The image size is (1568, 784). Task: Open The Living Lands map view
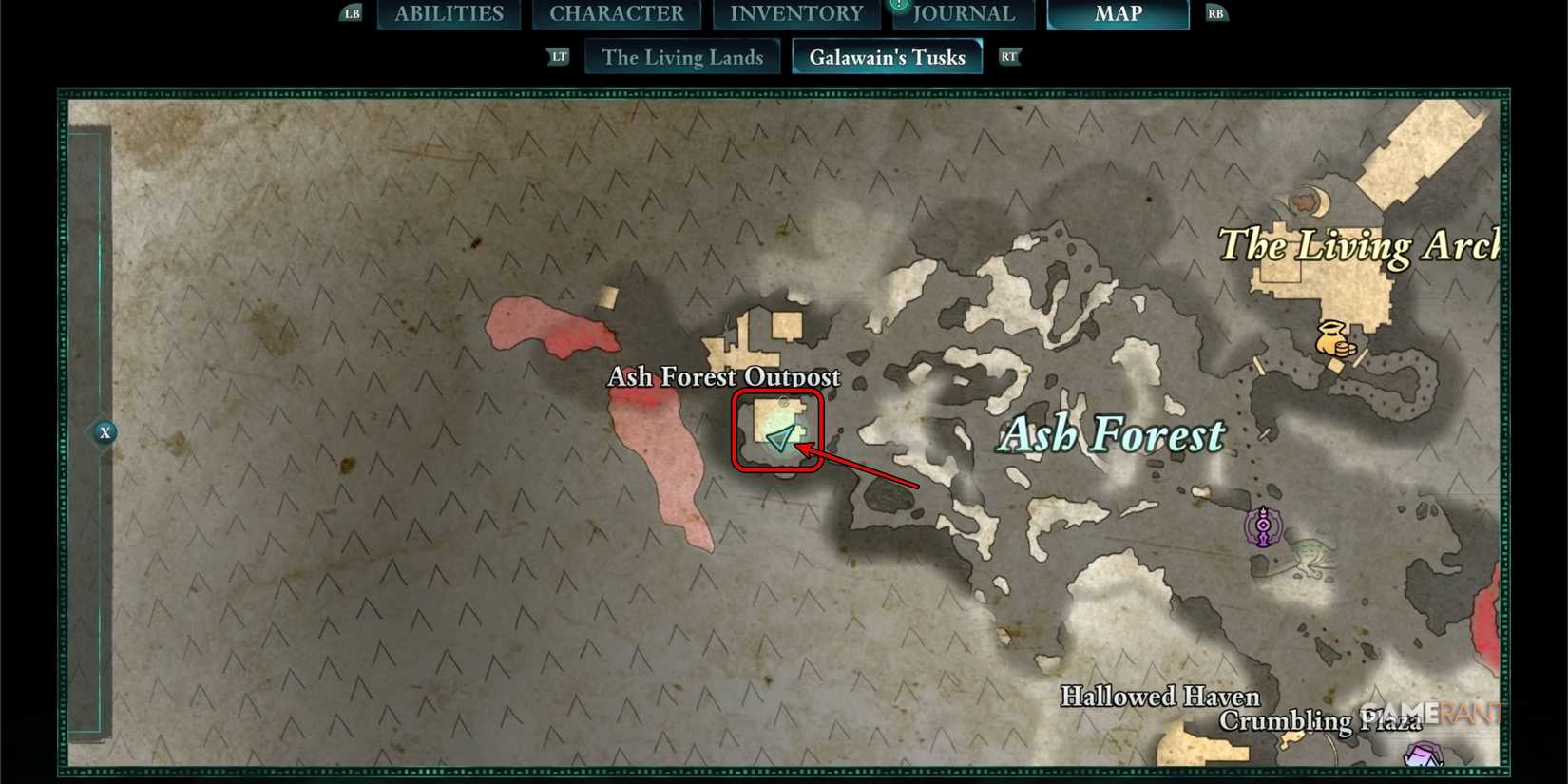click(682, 57)
